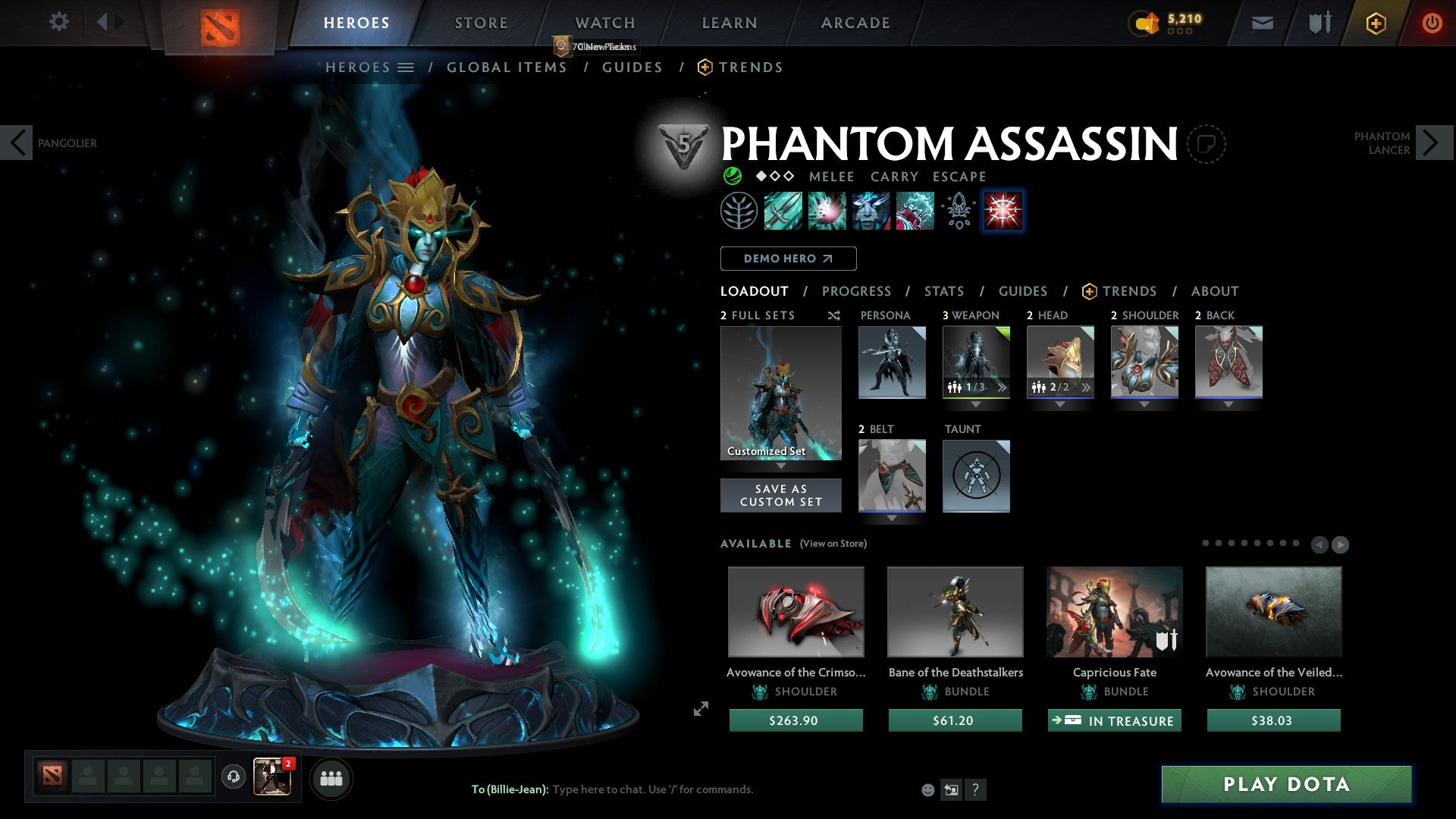This screenshot has width=1456, height=819.
Task: Open the hamburger menu beside HEROES breadcrumb
Action: point(407,67)
